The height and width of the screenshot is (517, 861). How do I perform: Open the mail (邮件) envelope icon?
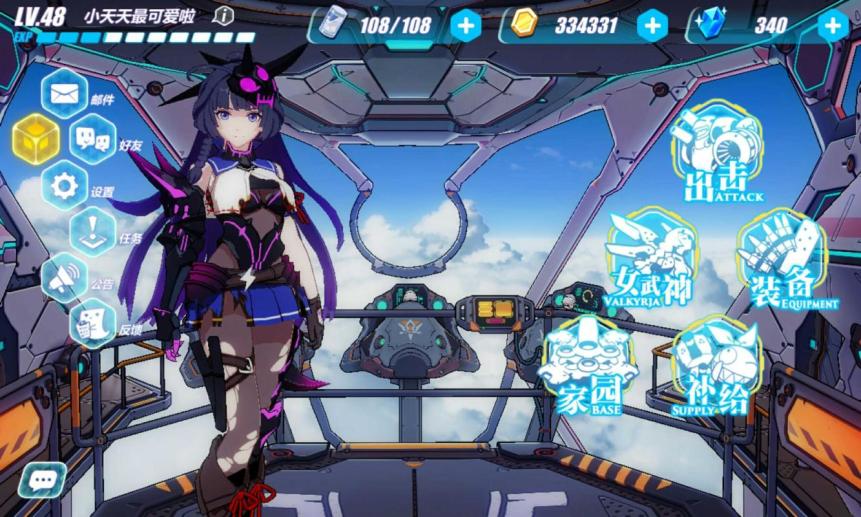[x=65, y=94]
